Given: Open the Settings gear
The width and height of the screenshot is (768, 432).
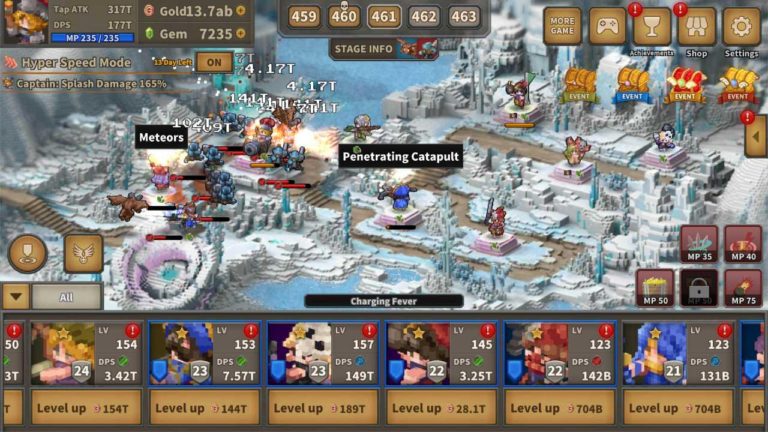Looking at the screenshot, I should [x=741, y=27].
